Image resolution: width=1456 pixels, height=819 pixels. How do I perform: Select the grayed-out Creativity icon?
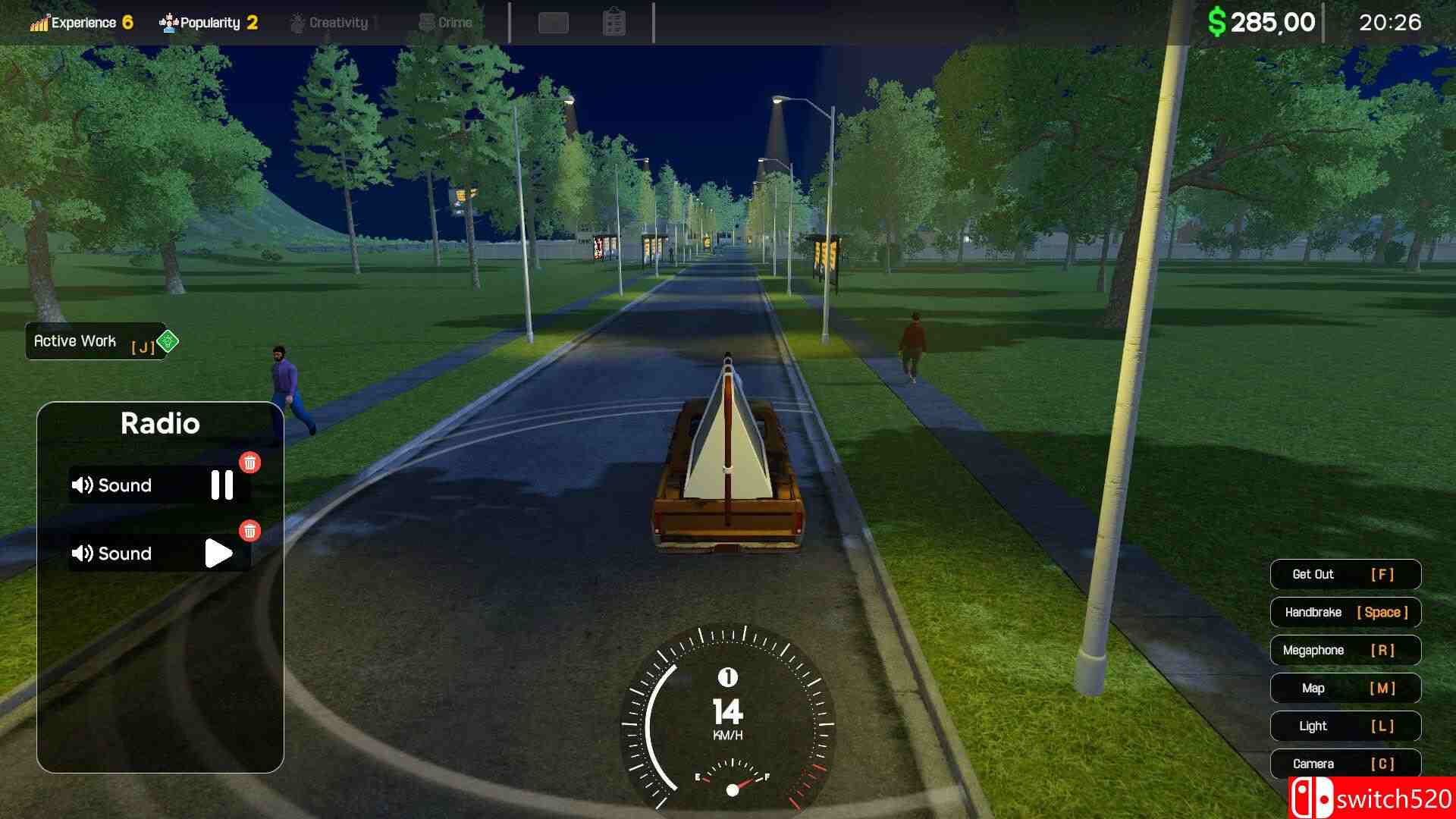tap(297, 22)
